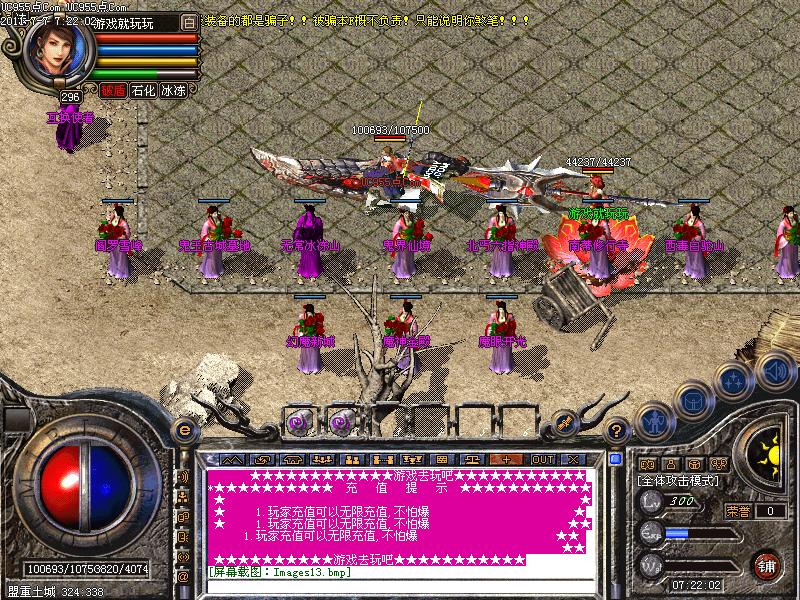The height and width of the screenshot is (600, 800).
Task: Use the first purple scroll in the hotbar
Action: coord(299,420)
